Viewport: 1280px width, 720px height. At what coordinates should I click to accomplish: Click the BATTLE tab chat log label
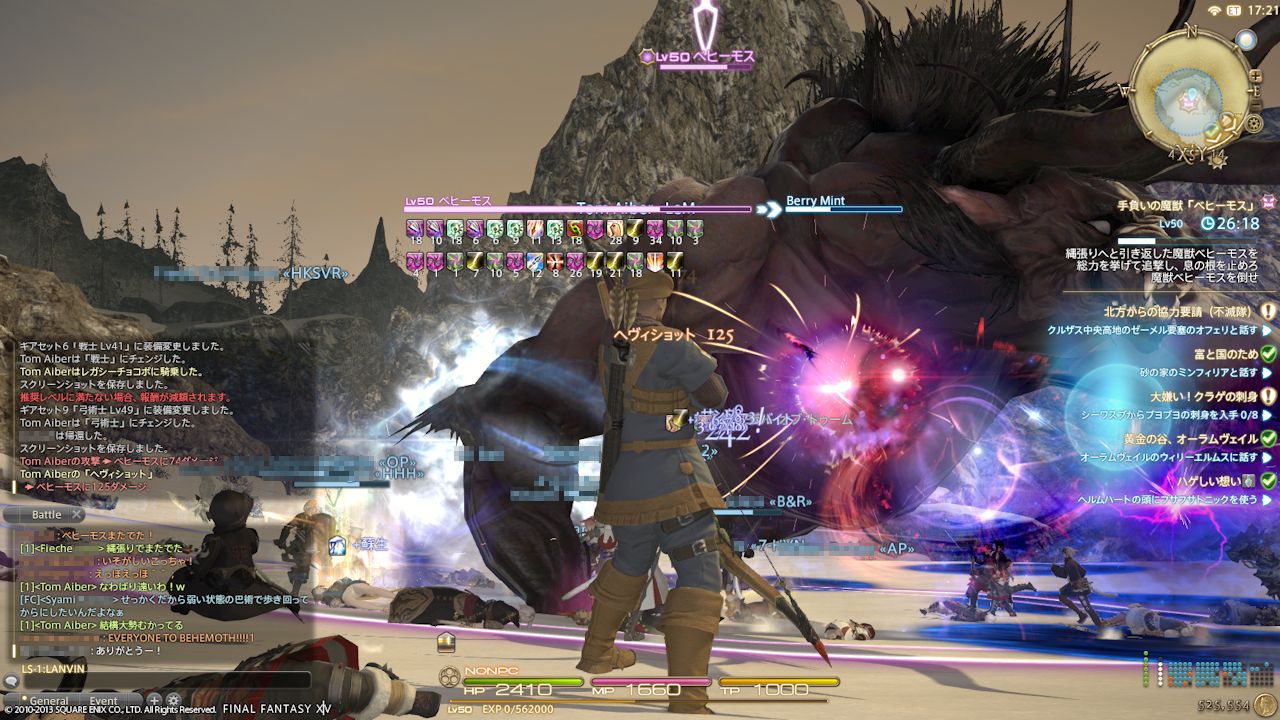(46, 514)
